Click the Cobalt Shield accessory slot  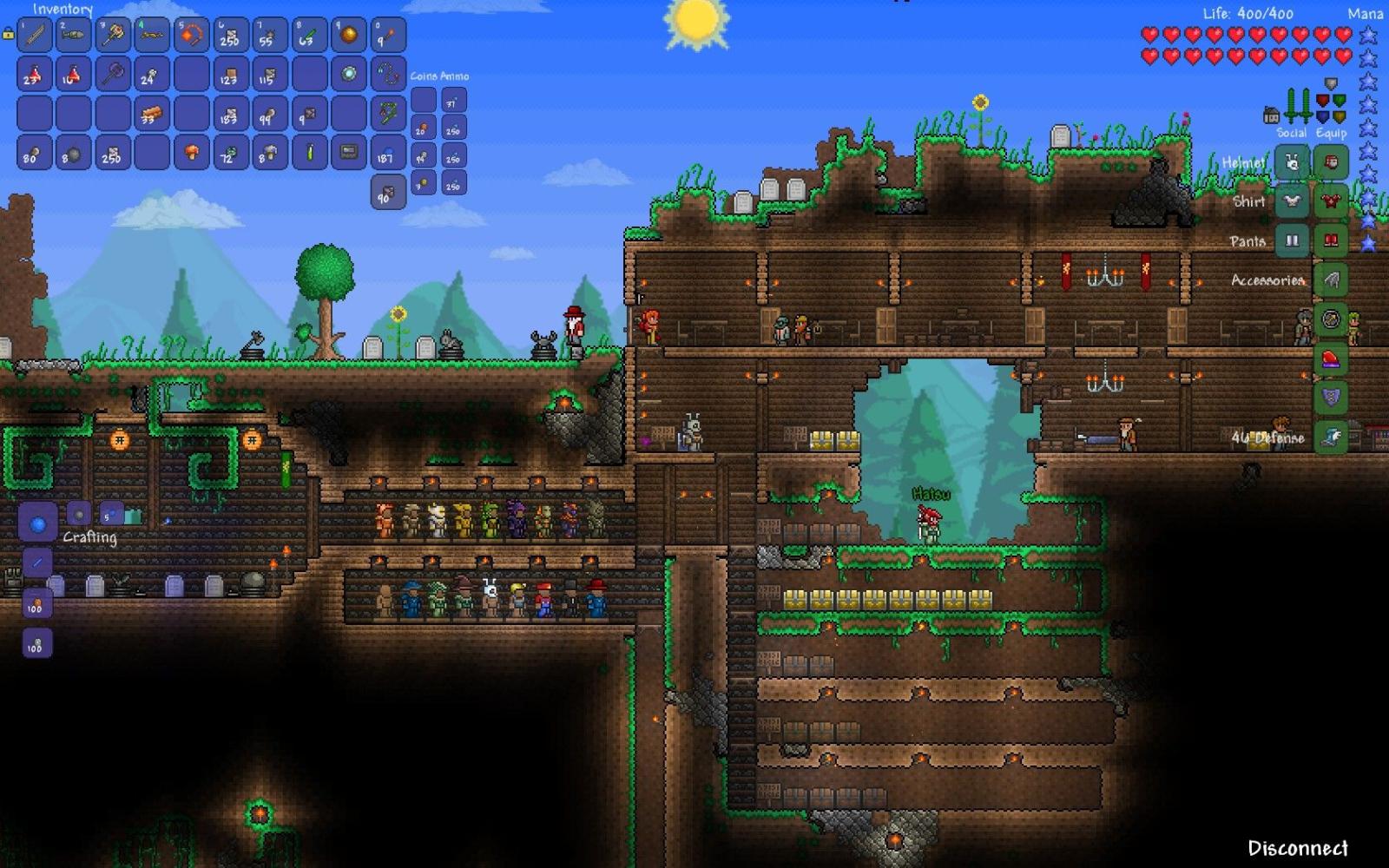[1331, 398]
